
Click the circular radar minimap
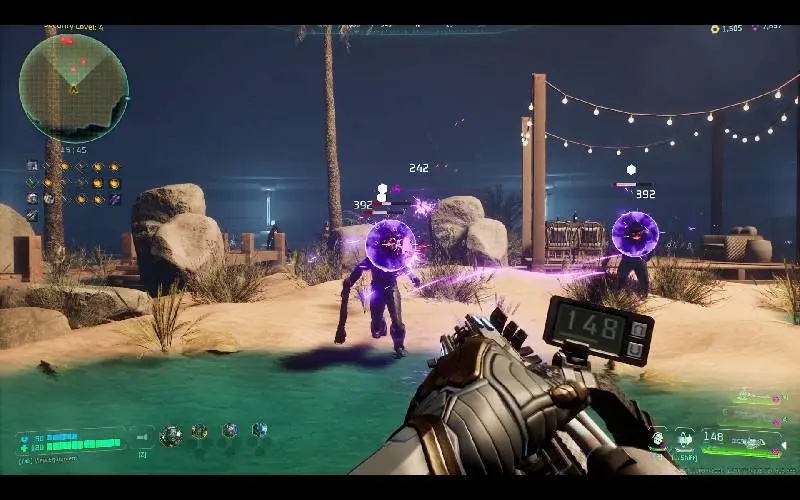tap(73, 88)
